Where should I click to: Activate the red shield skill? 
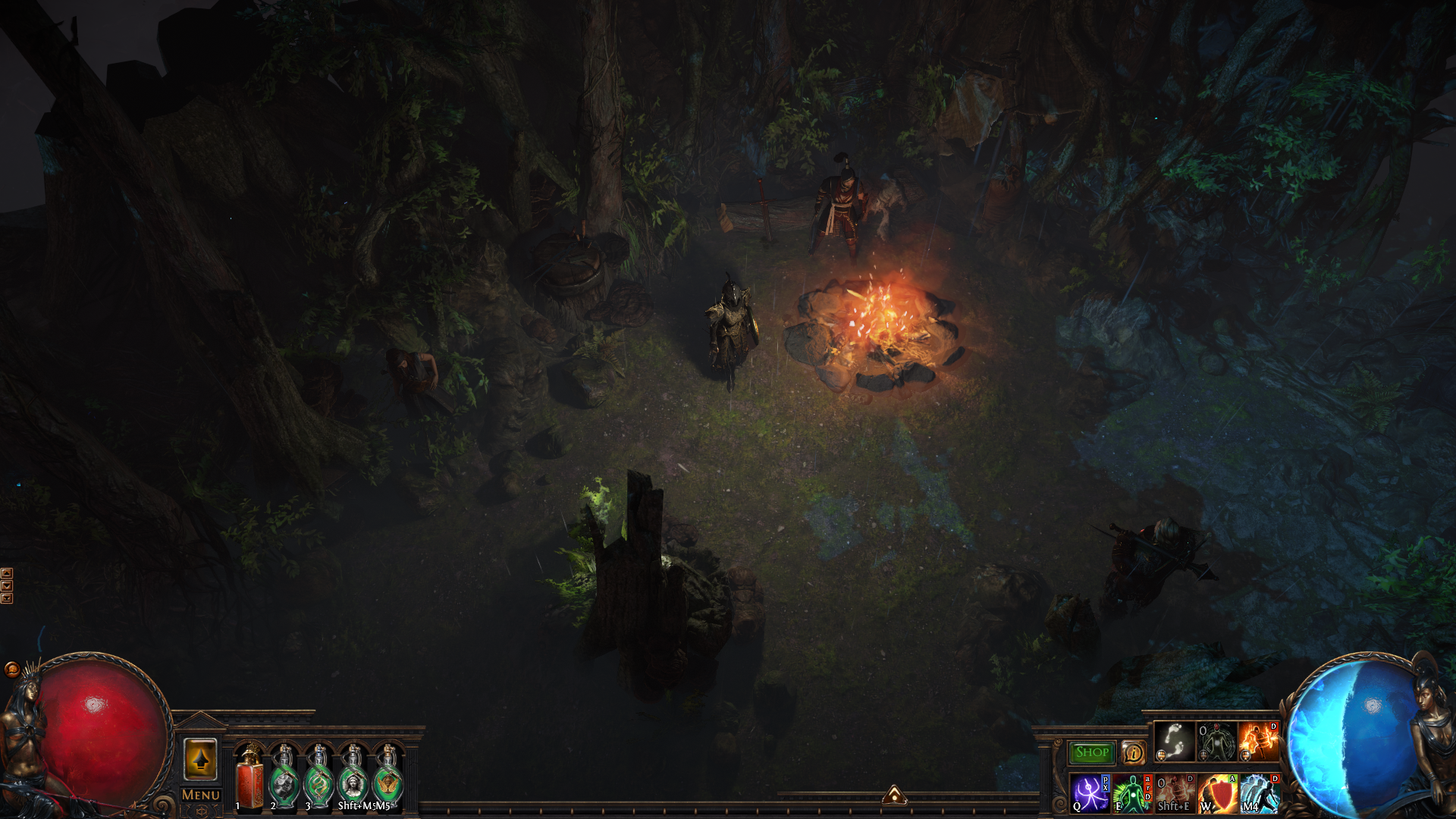pos(1217,793)
